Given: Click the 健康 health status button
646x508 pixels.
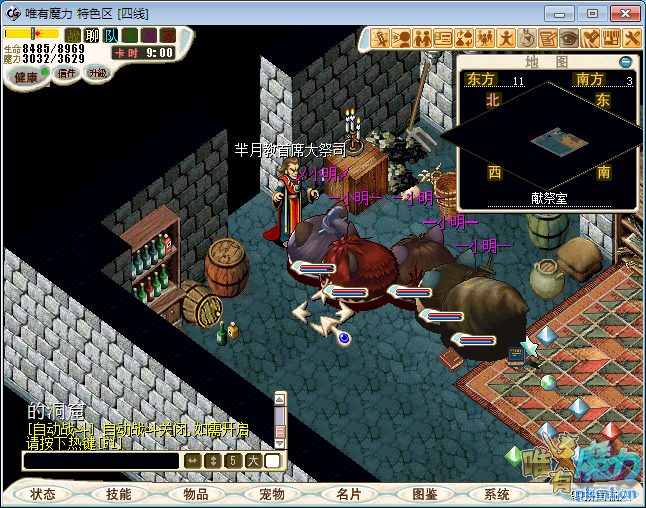Looking at the screenshot, I should (x=27, y=77).
